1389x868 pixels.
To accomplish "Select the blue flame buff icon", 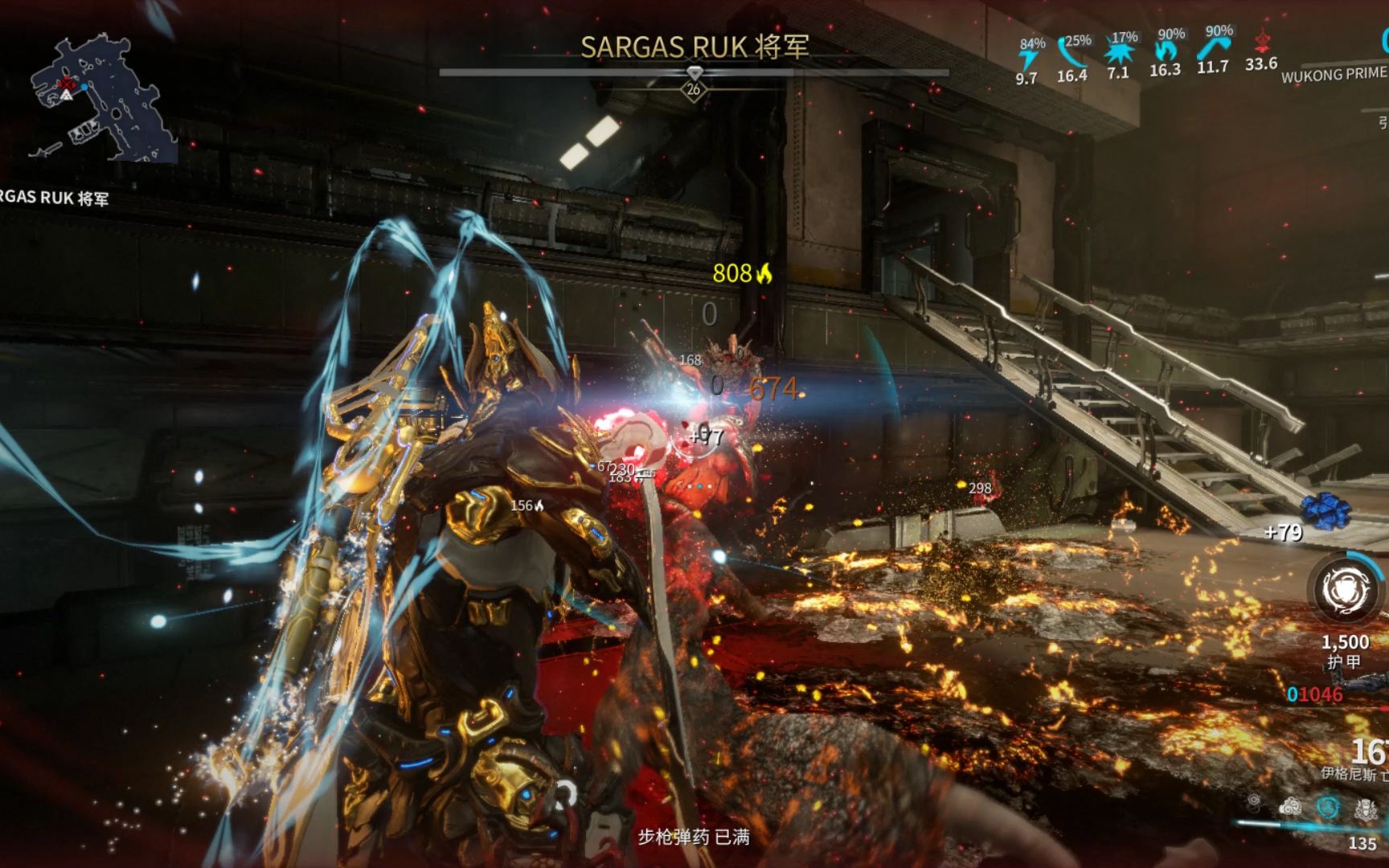I will tap(1165, 51).
